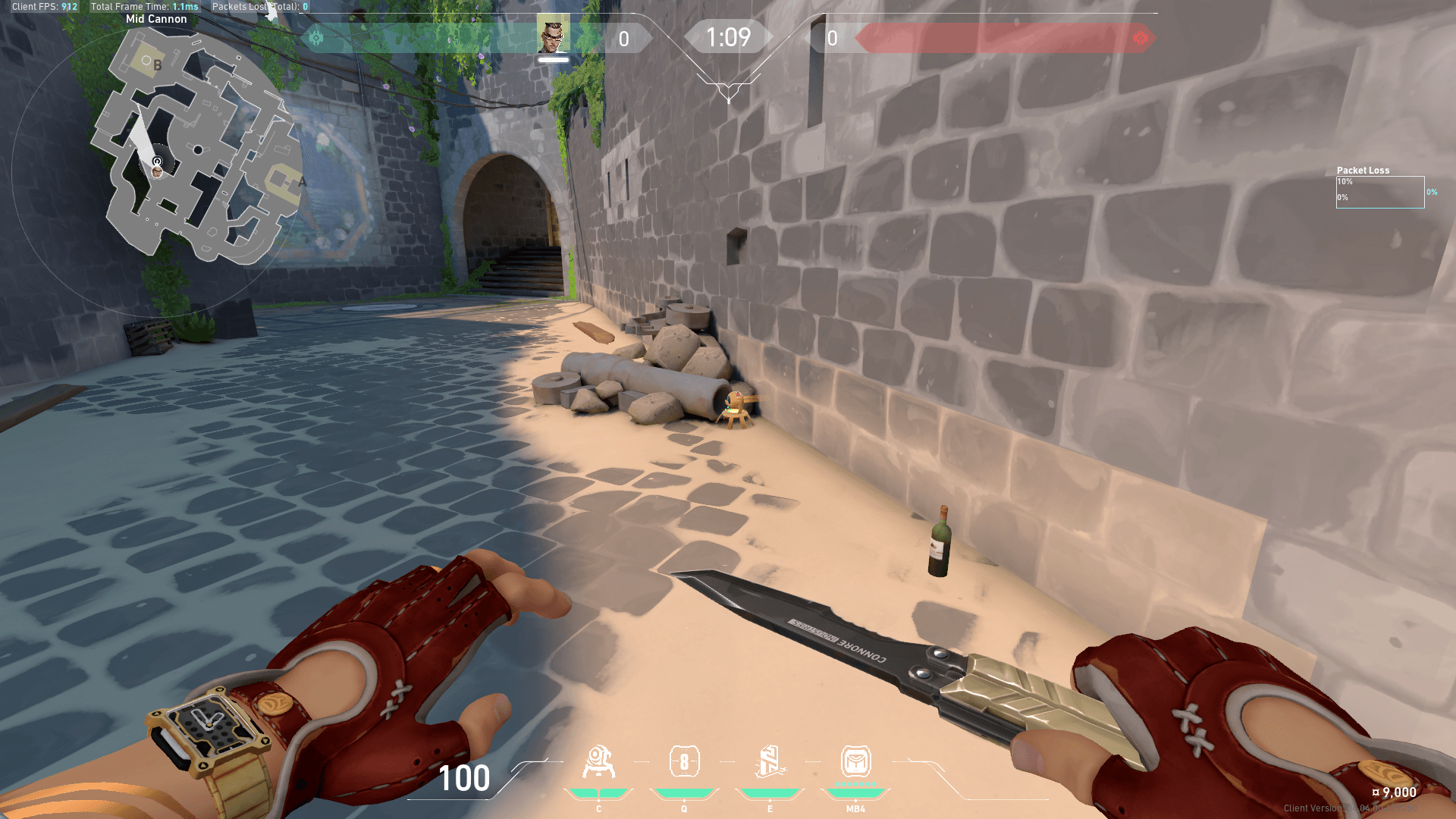Click the Packet Loss graph

coord(1379,192)
